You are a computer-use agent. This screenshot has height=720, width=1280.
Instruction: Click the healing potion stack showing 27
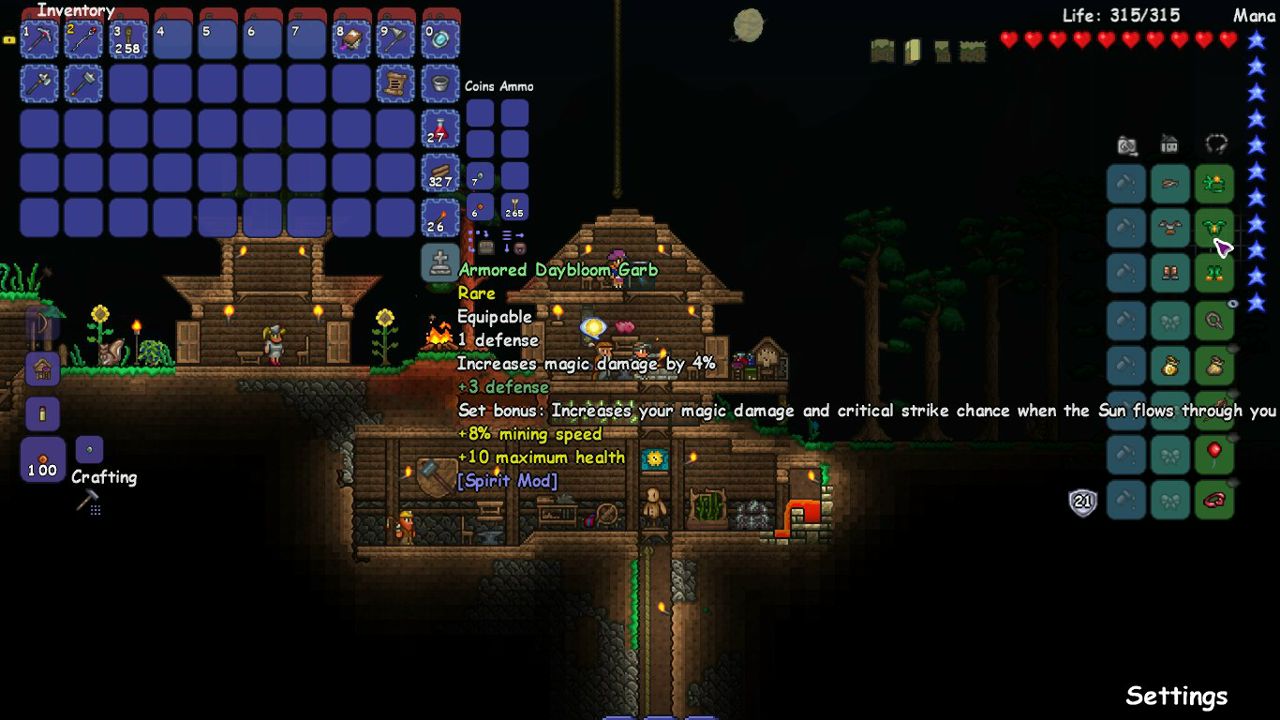442,130
